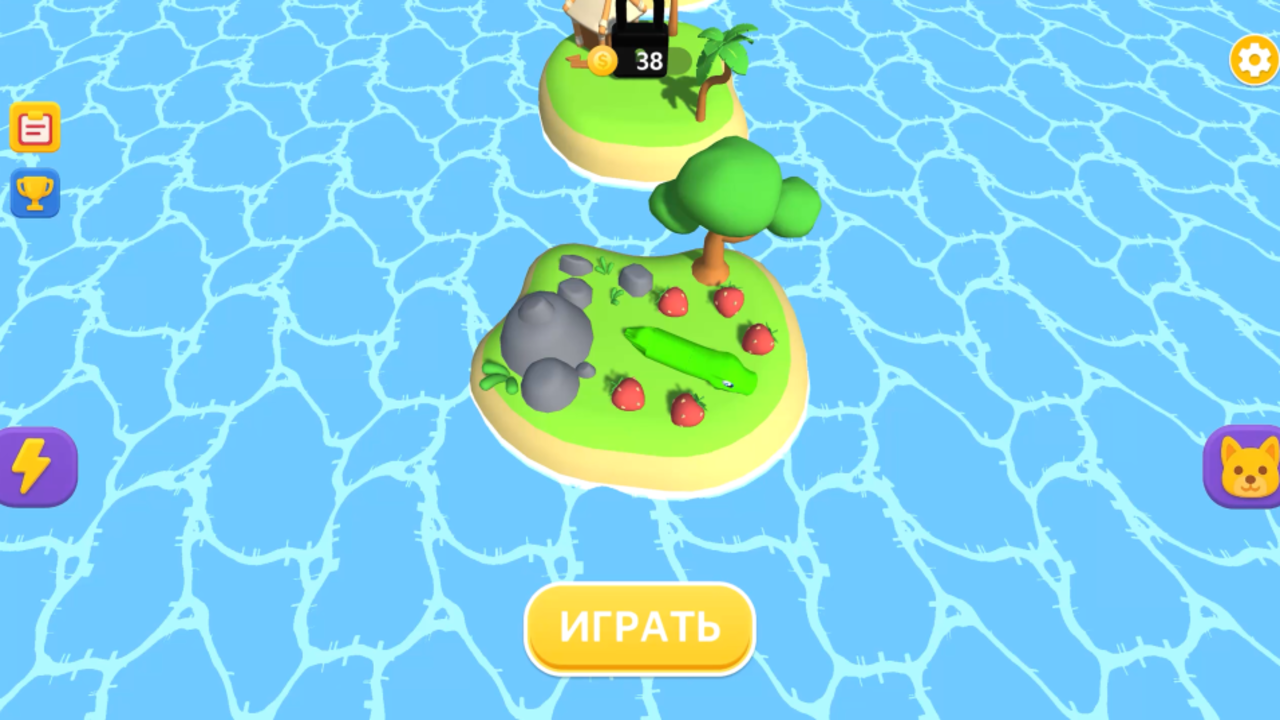View achievements via the trophy icon
This screenshot has height=720, width=1280.
coord(35,194)
